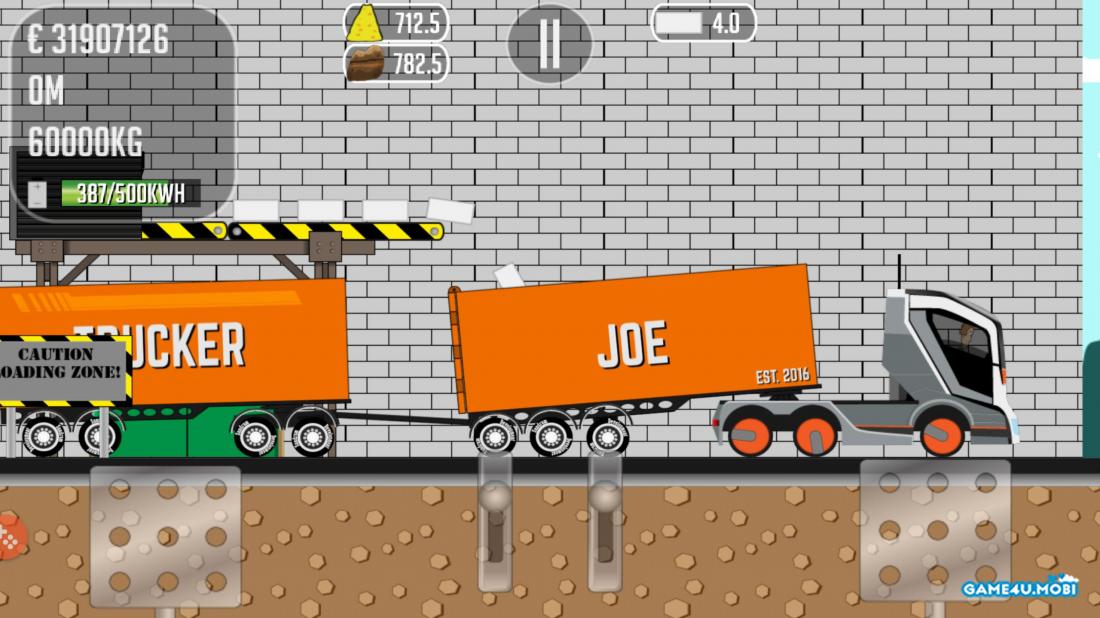Tap the red dotted button at screen edge

[9, 538]
